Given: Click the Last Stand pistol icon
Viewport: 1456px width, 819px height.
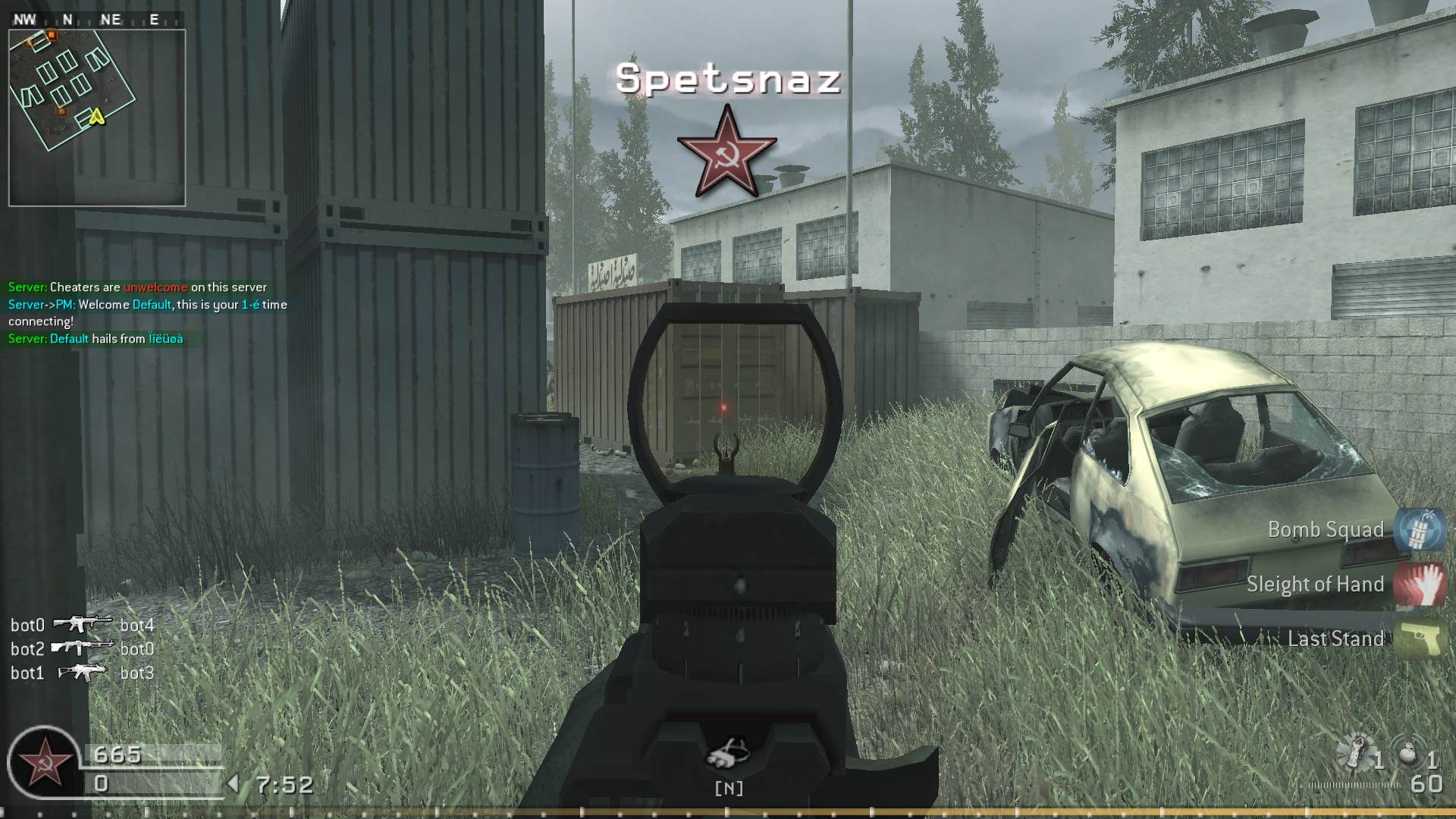Looking at the screenshot, I should [1421, 639].
